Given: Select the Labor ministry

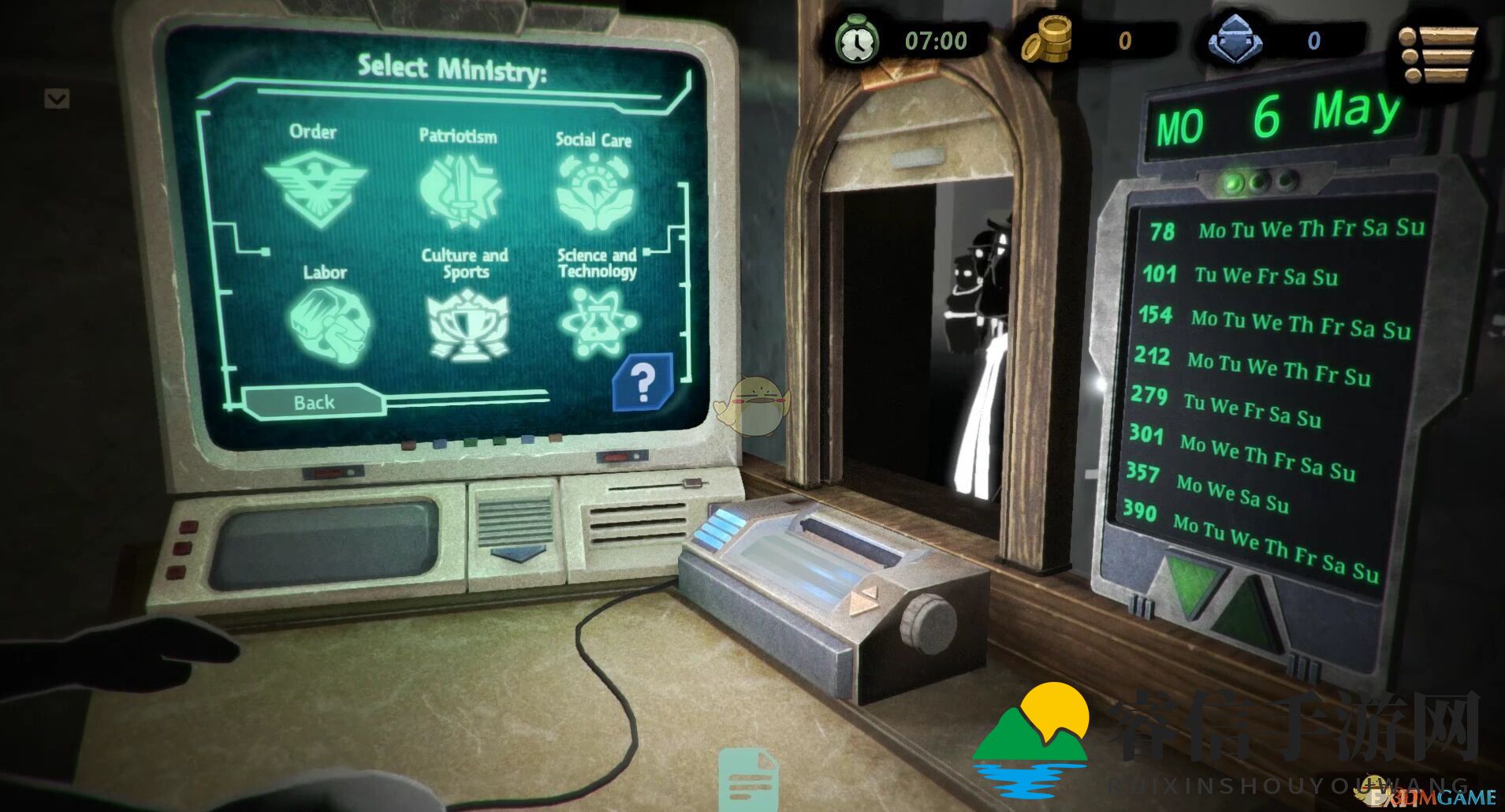Looking at the screenshot, I should click(326, 319).
